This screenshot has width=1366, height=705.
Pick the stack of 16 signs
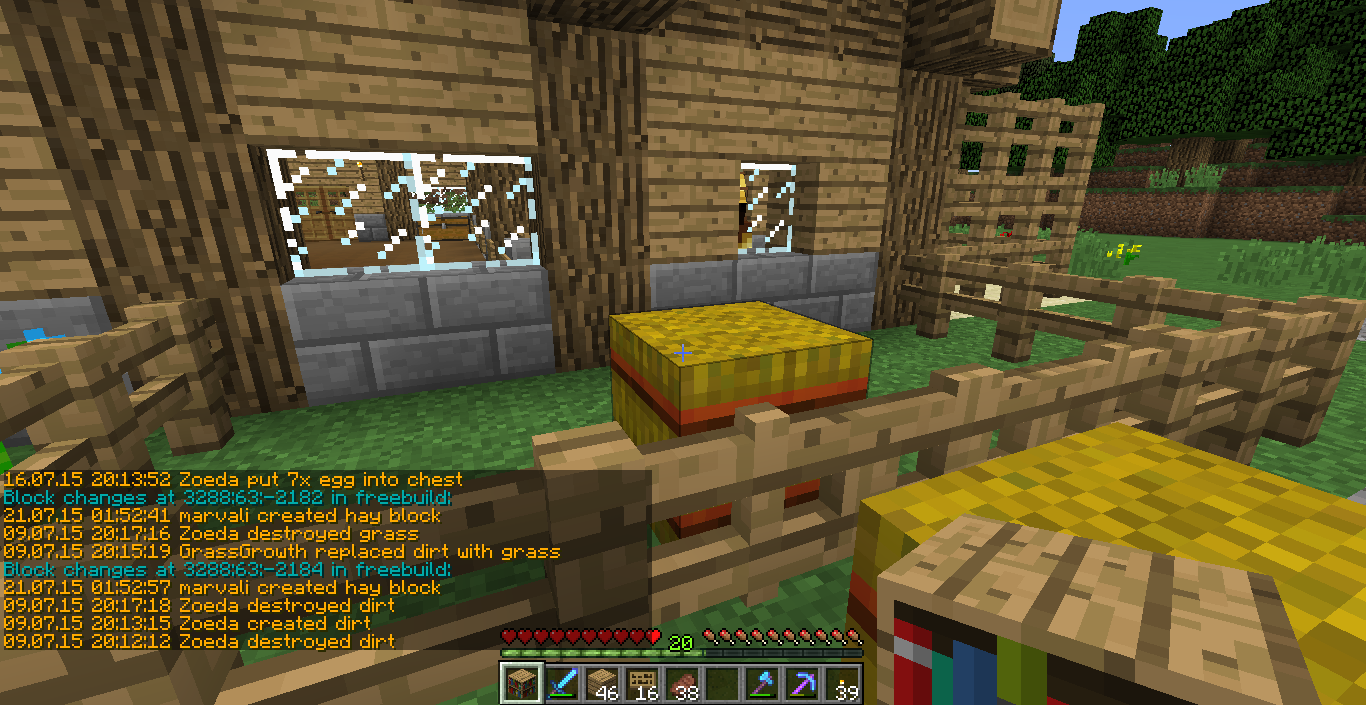(x=640, y=682)
